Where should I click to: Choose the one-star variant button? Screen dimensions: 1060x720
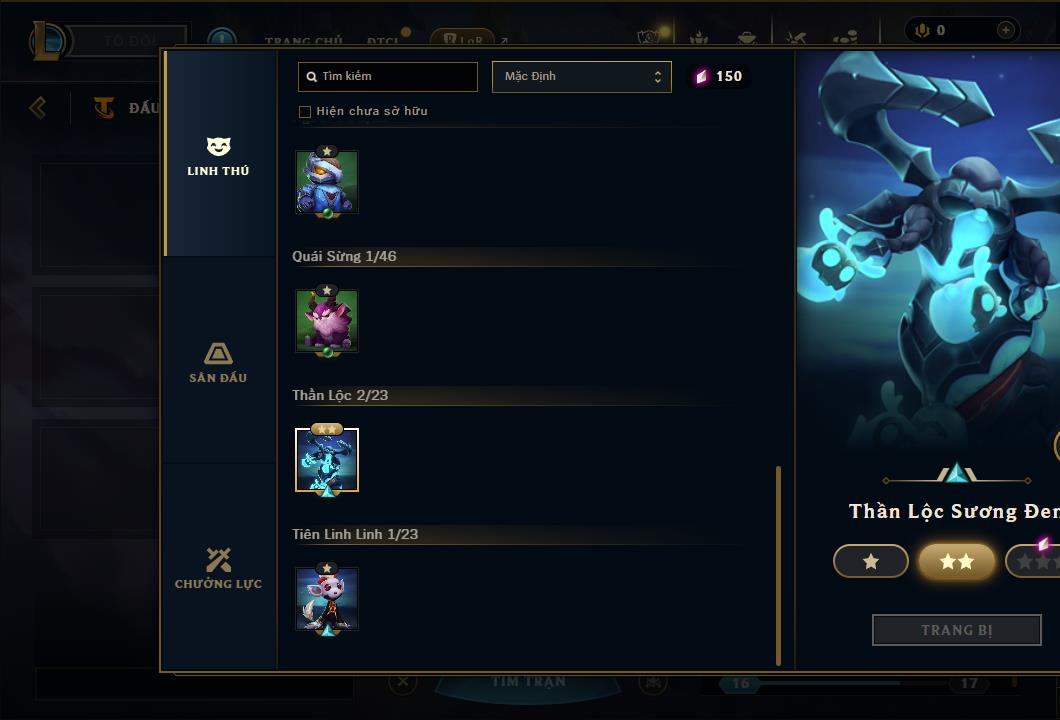[871, 562]
